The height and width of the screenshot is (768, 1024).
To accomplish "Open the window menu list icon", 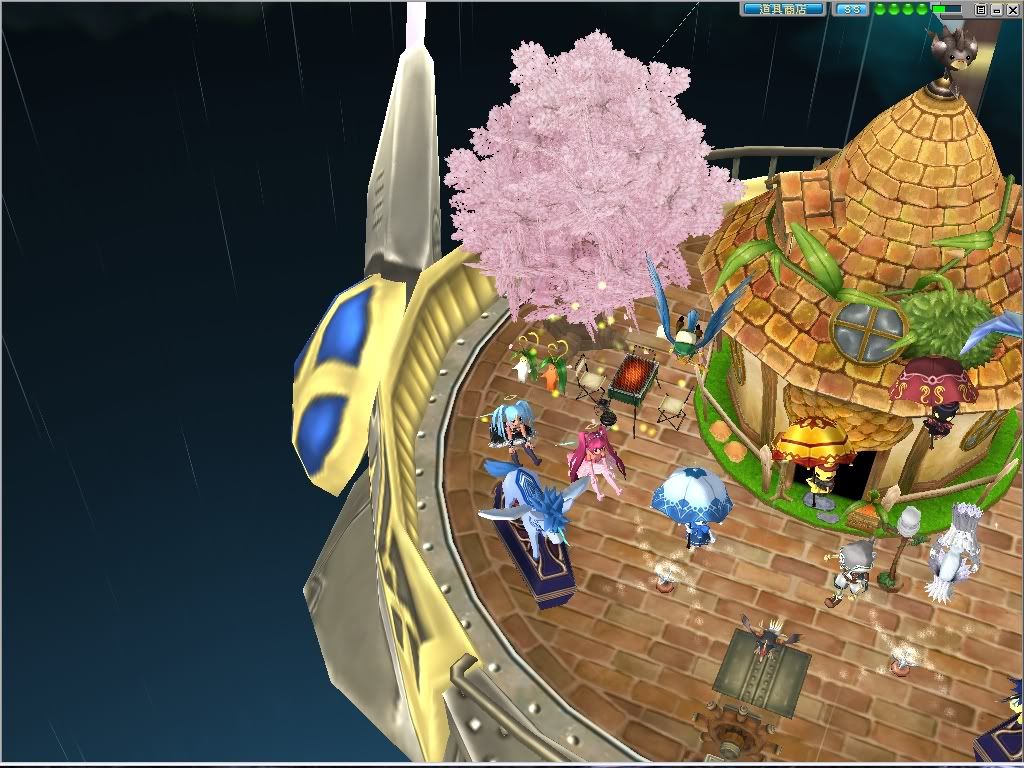I will (981, 9).
